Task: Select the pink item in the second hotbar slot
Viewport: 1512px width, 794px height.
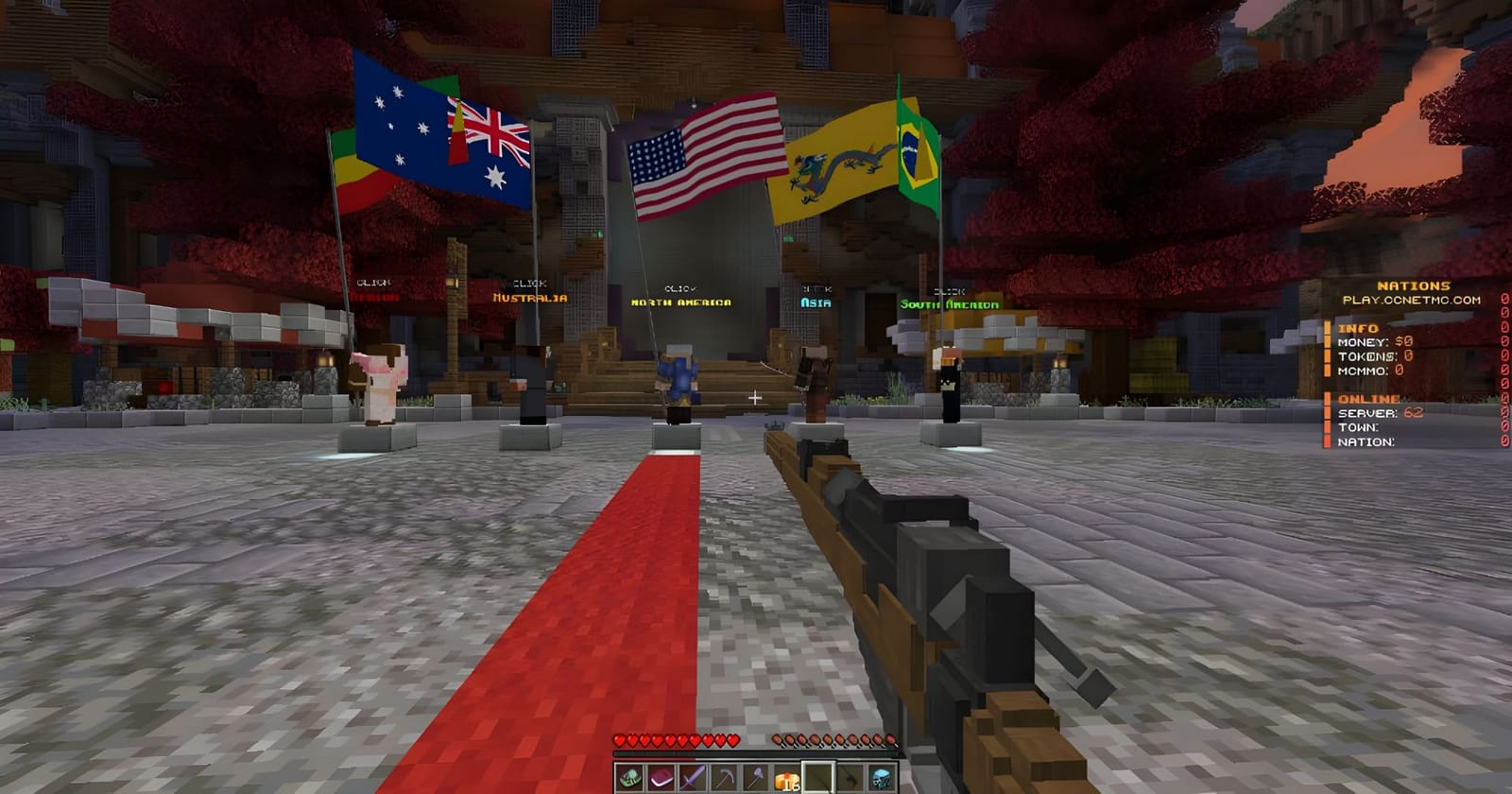Action: 661,777
